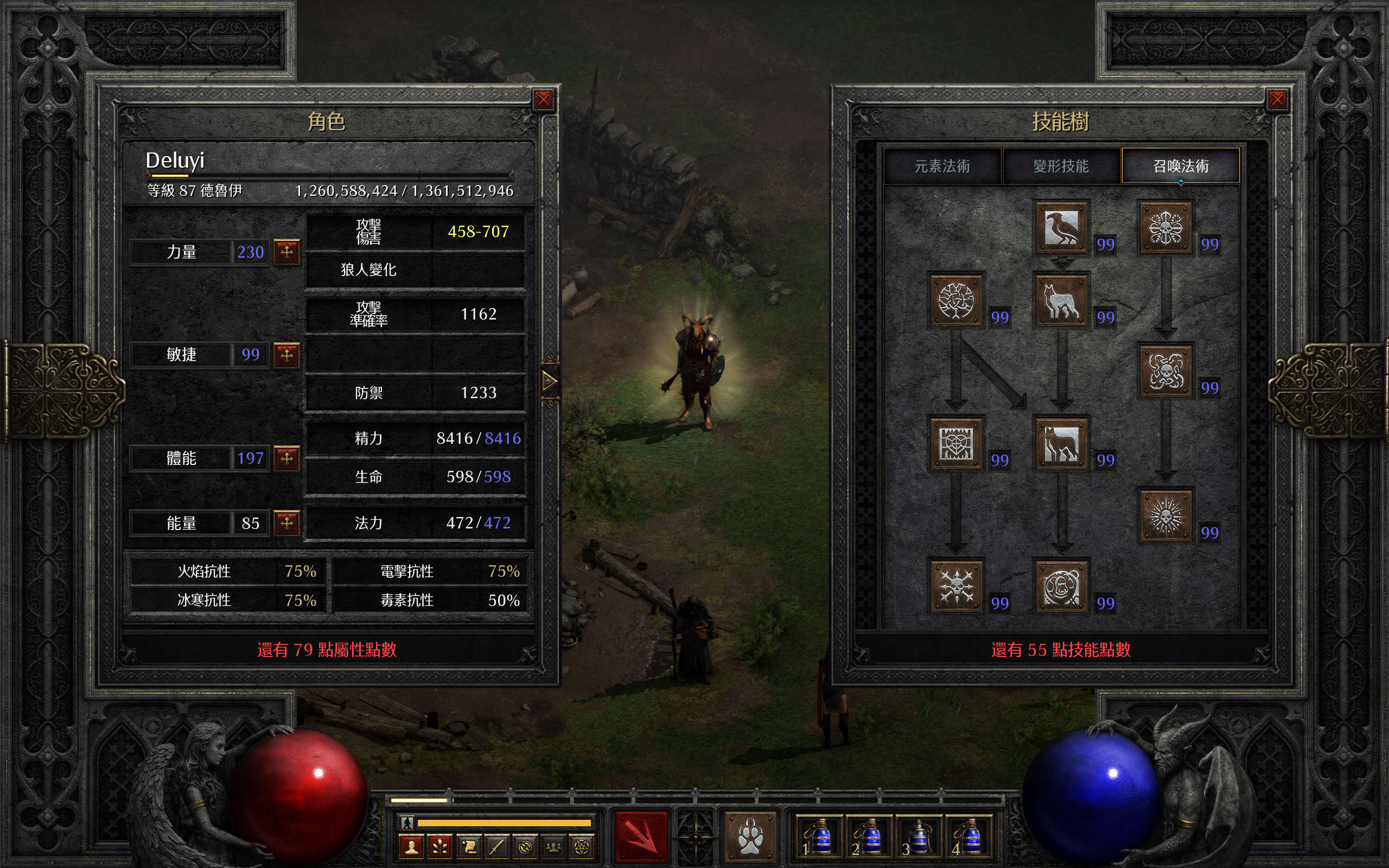This screenshot has width=1389, height=868.
Task: Select the Summoning (召喚法術) tab
Action: click(x=1181, y=167)
